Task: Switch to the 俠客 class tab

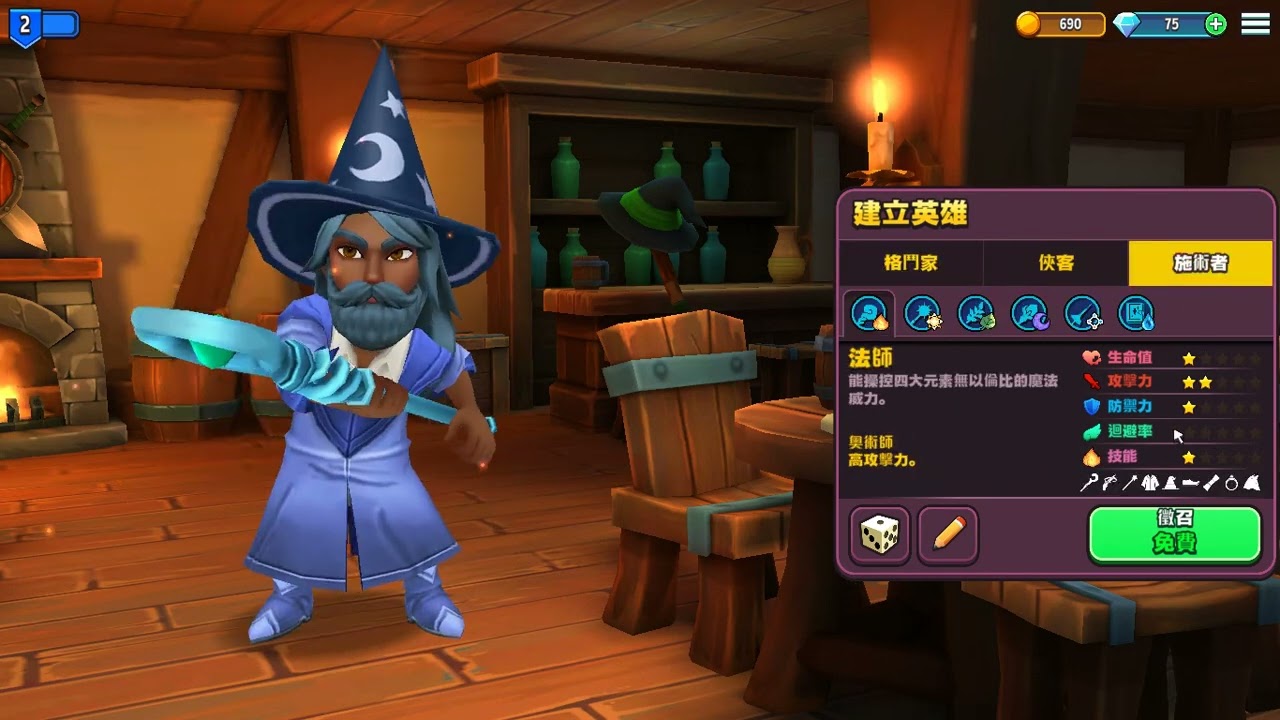Action: coord(1055,263)
